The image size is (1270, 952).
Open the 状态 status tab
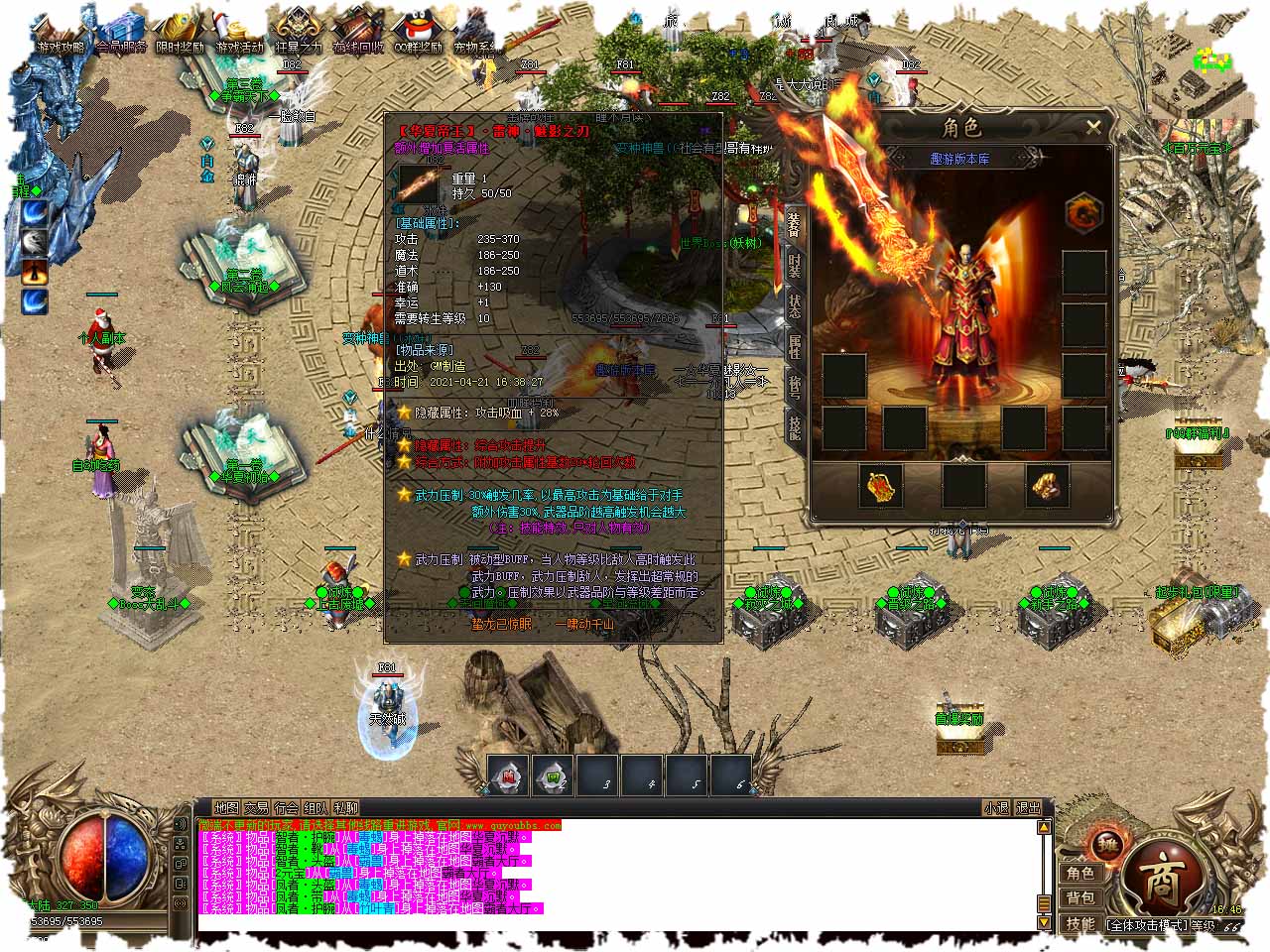pyautogui.click(x=795, y=305)
